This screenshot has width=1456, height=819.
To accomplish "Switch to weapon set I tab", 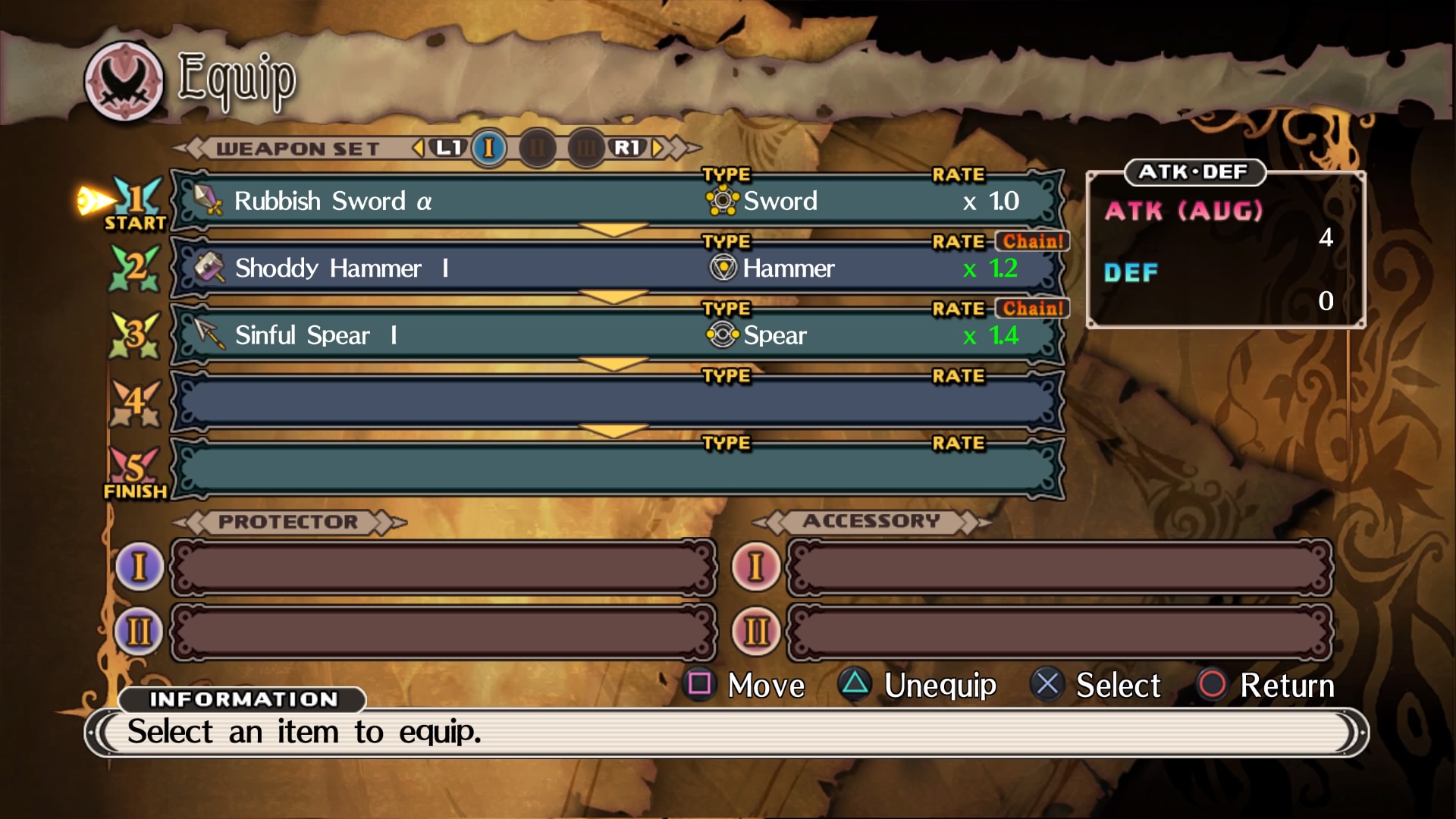I will [489, 148].
